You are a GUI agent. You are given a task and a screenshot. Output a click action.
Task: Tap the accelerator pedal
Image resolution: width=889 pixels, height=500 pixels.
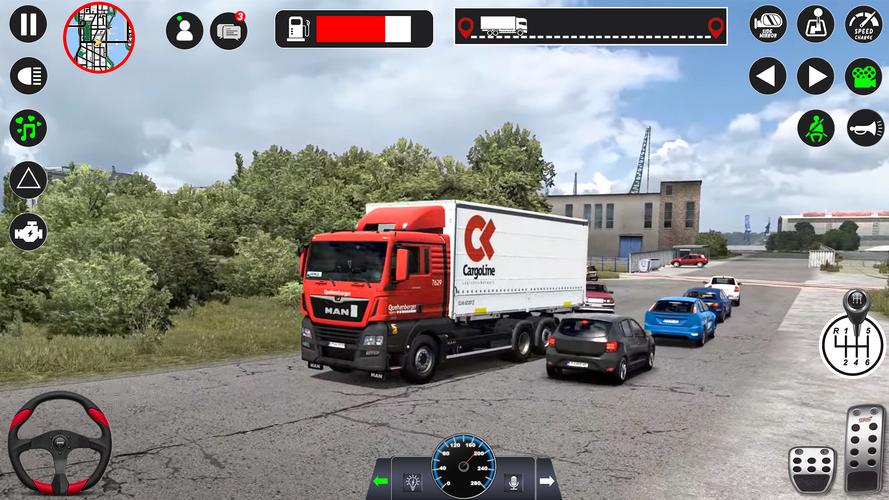click(865, 447)
